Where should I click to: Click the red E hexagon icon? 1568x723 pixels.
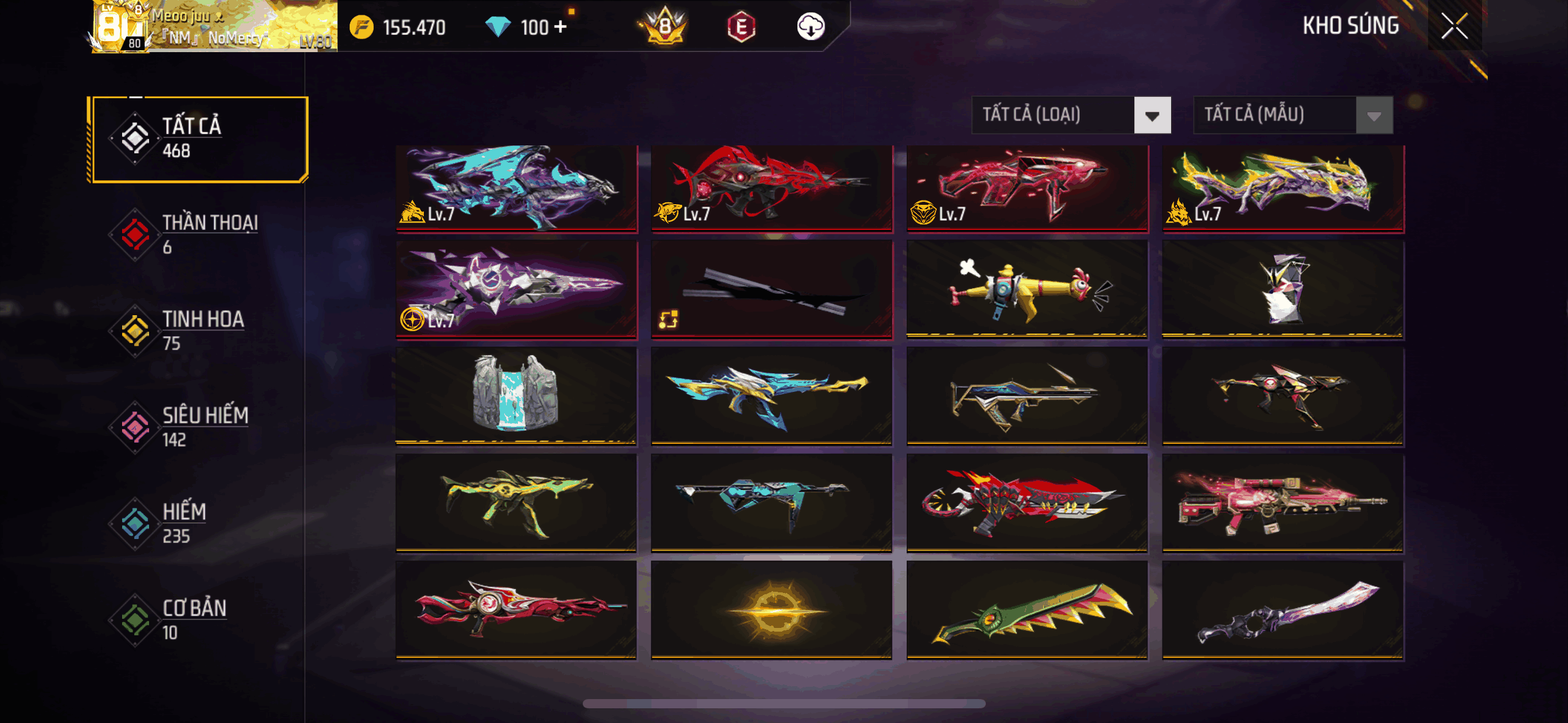(x=741, y=27)
